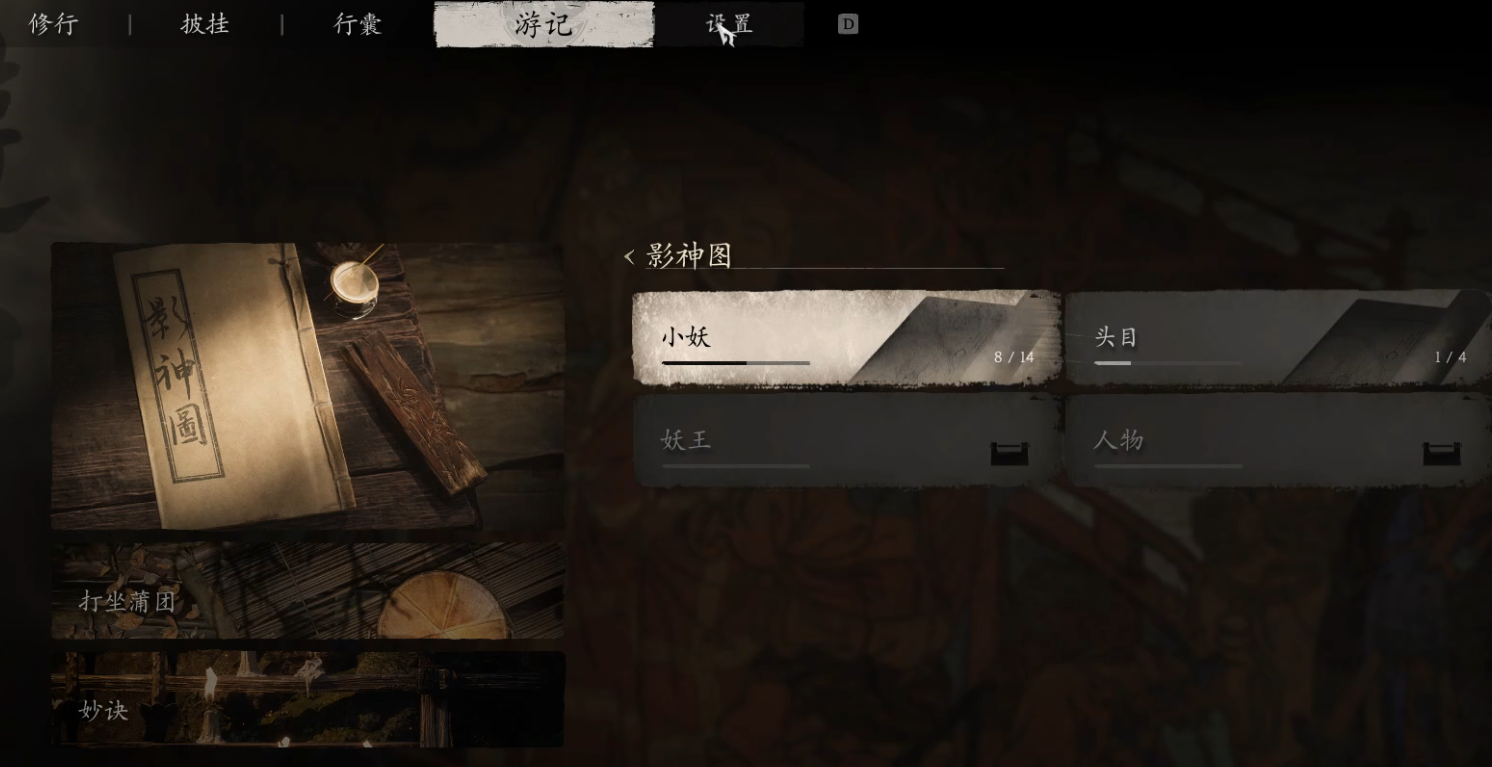Open the 修行 tab
The height and width of the screenshot is (767, 1492).
tap(53, 24)
